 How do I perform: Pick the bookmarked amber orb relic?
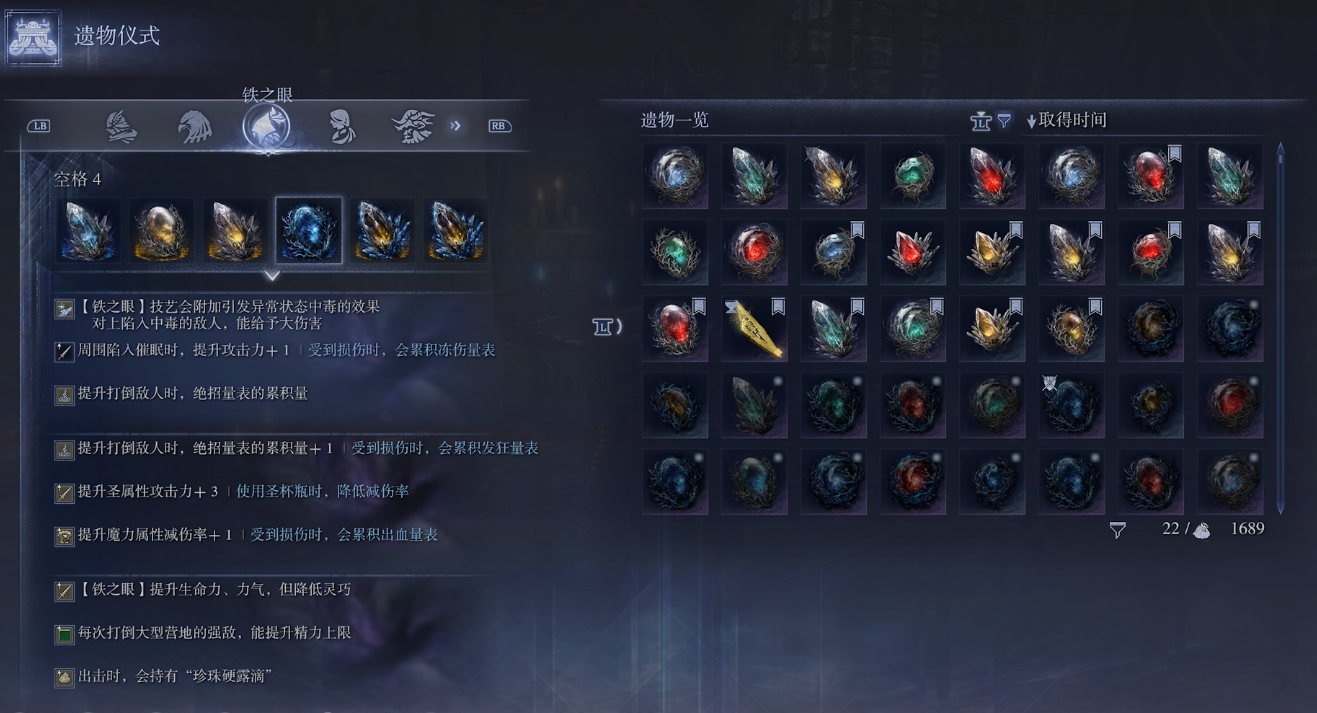[1071, 329]
